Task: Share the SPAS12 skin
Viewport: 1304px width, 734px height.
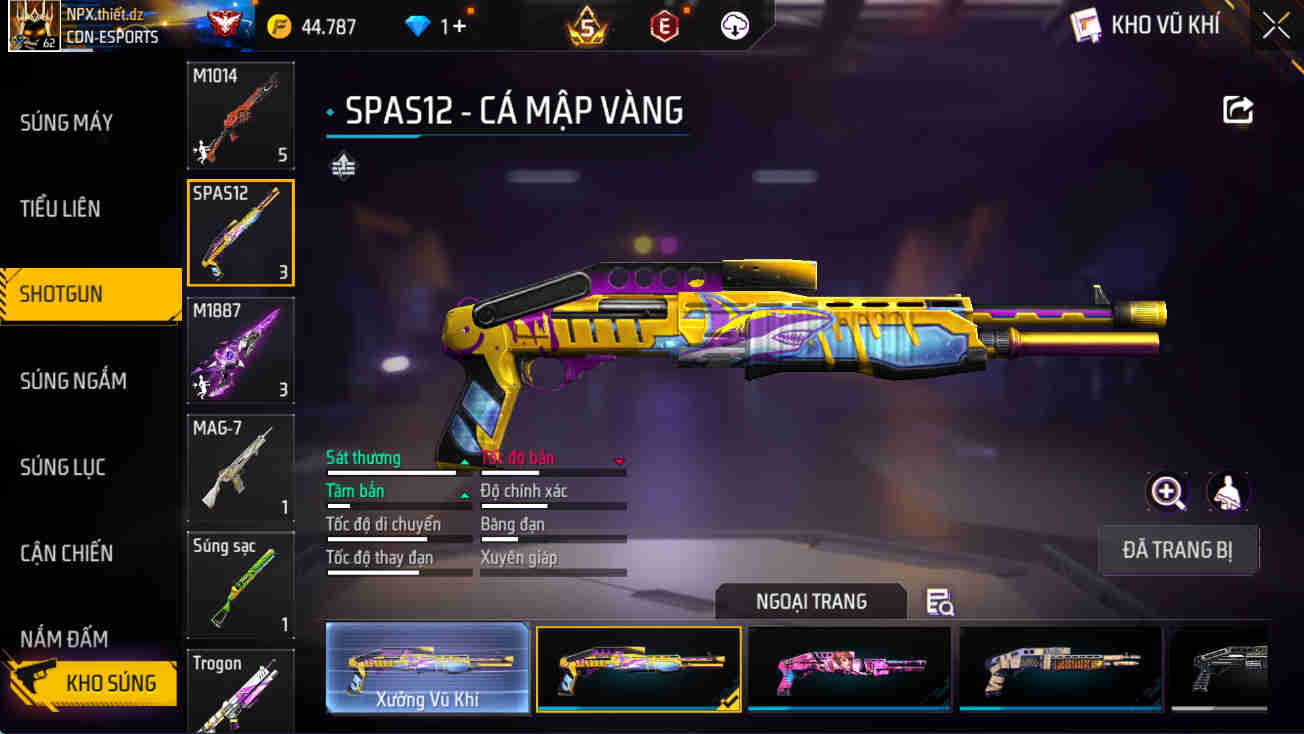Action: [x=1238, y=110]
